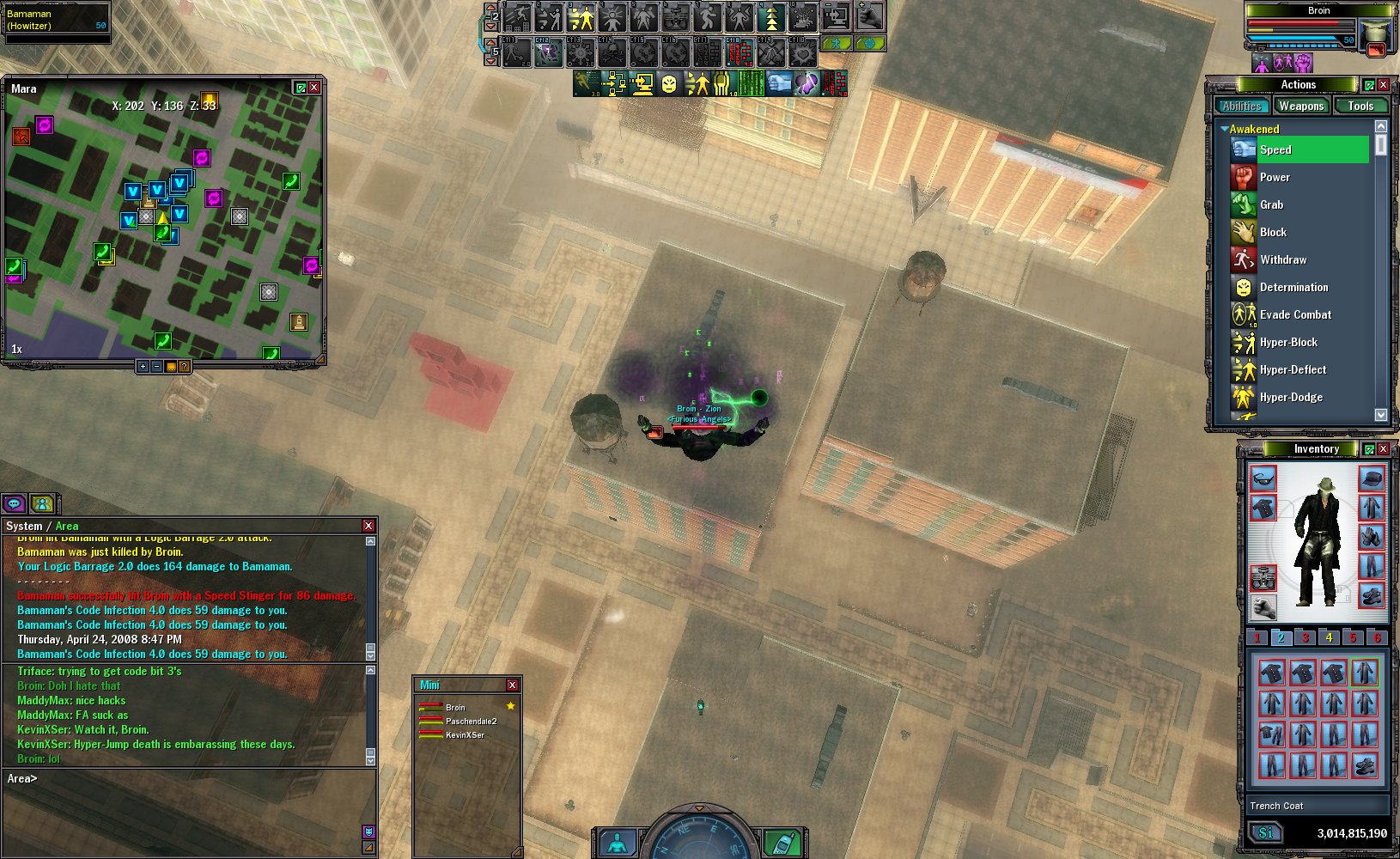Activate Determination ability

click(1293, 287)
